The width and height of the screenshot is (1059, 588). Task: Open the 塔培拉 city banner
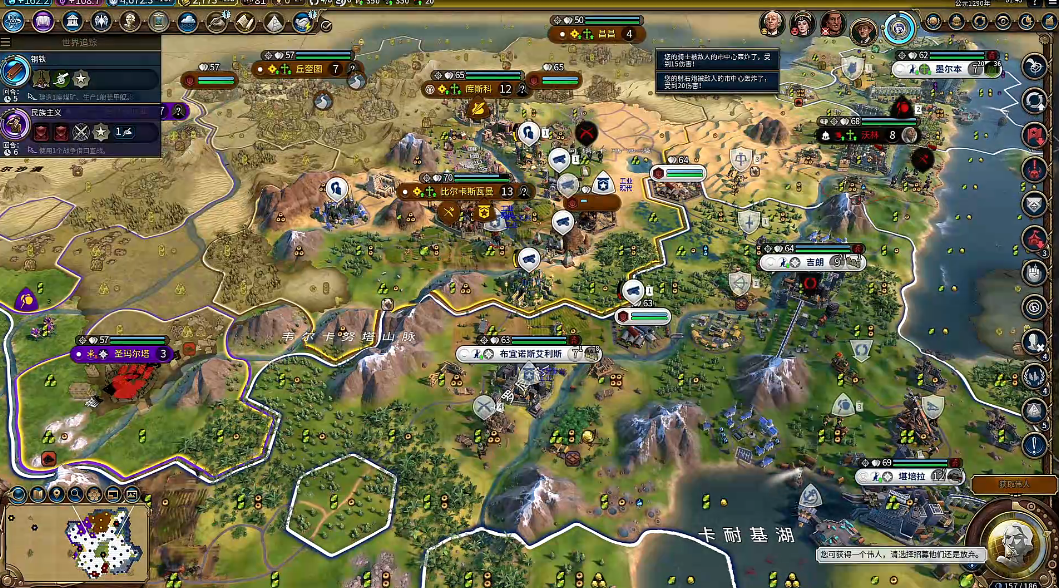[906, 477]
